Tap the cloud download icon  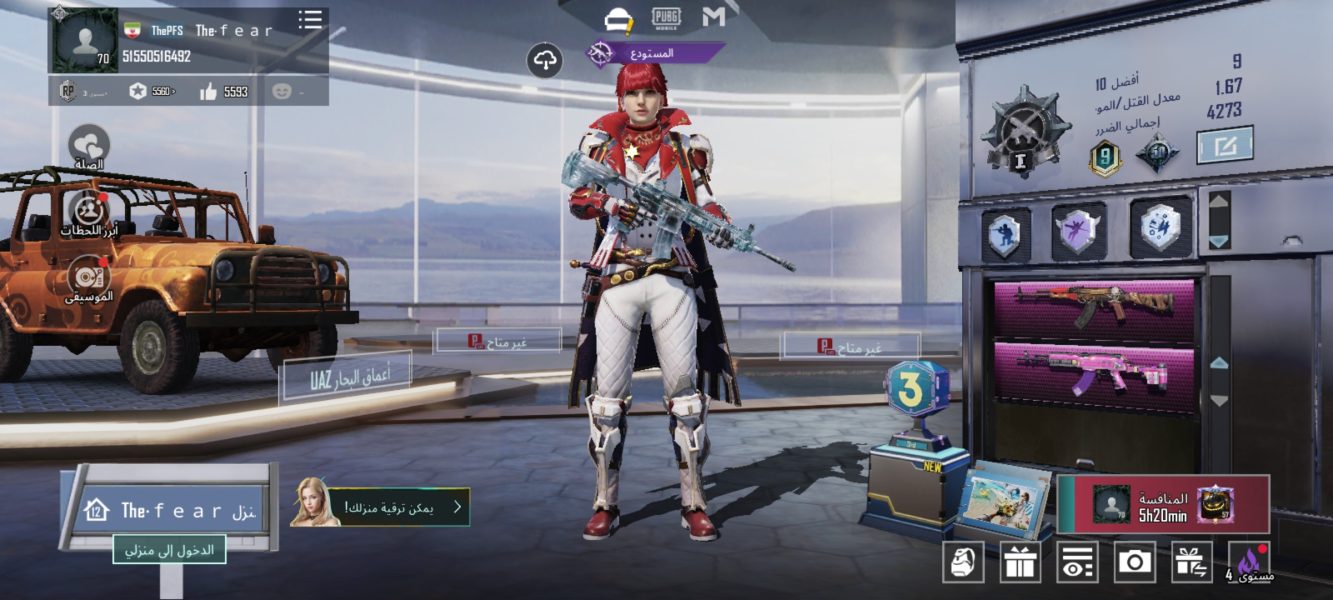545,61
